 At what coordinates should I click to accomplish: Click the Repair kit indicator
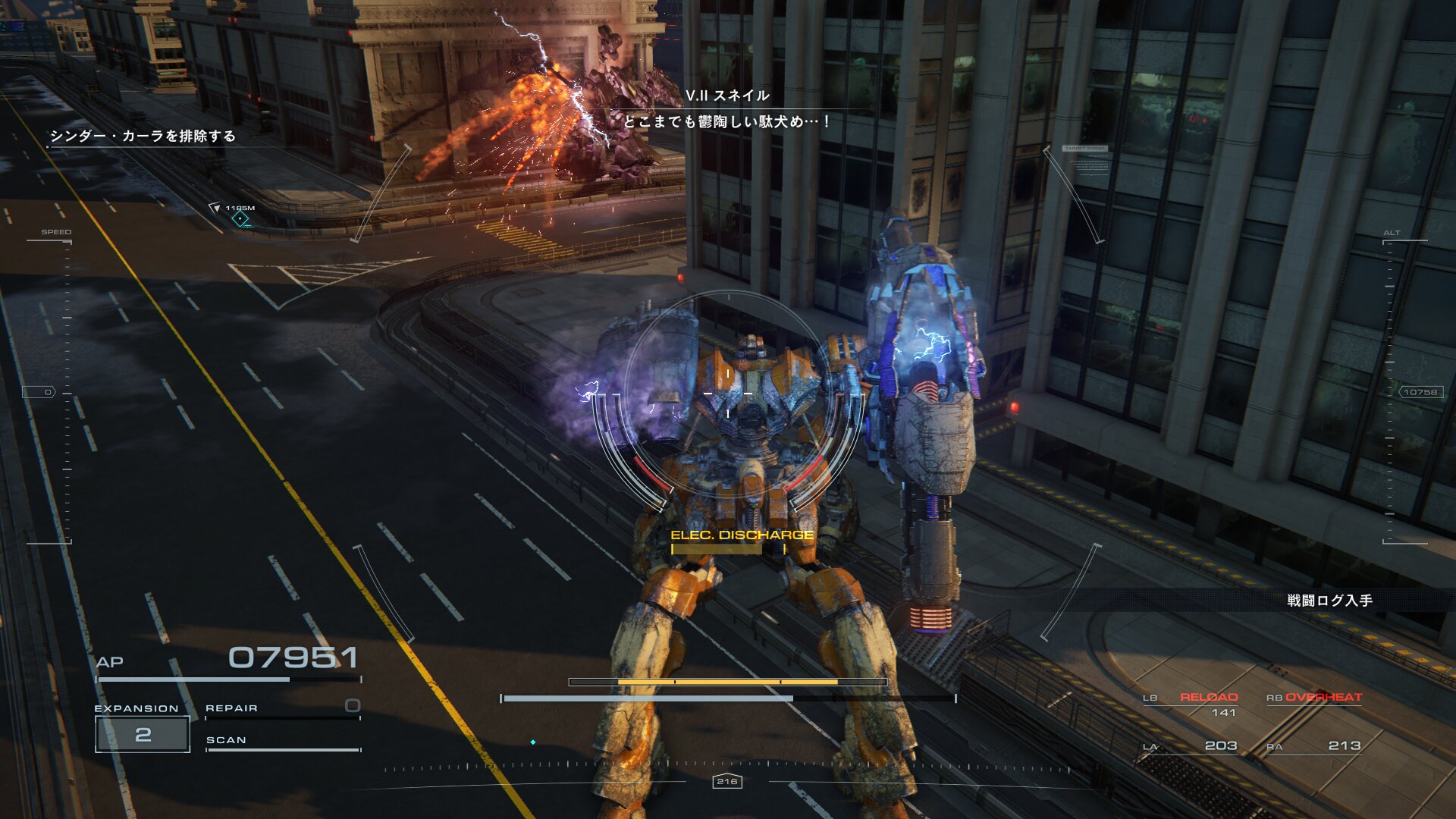point(282,708)
